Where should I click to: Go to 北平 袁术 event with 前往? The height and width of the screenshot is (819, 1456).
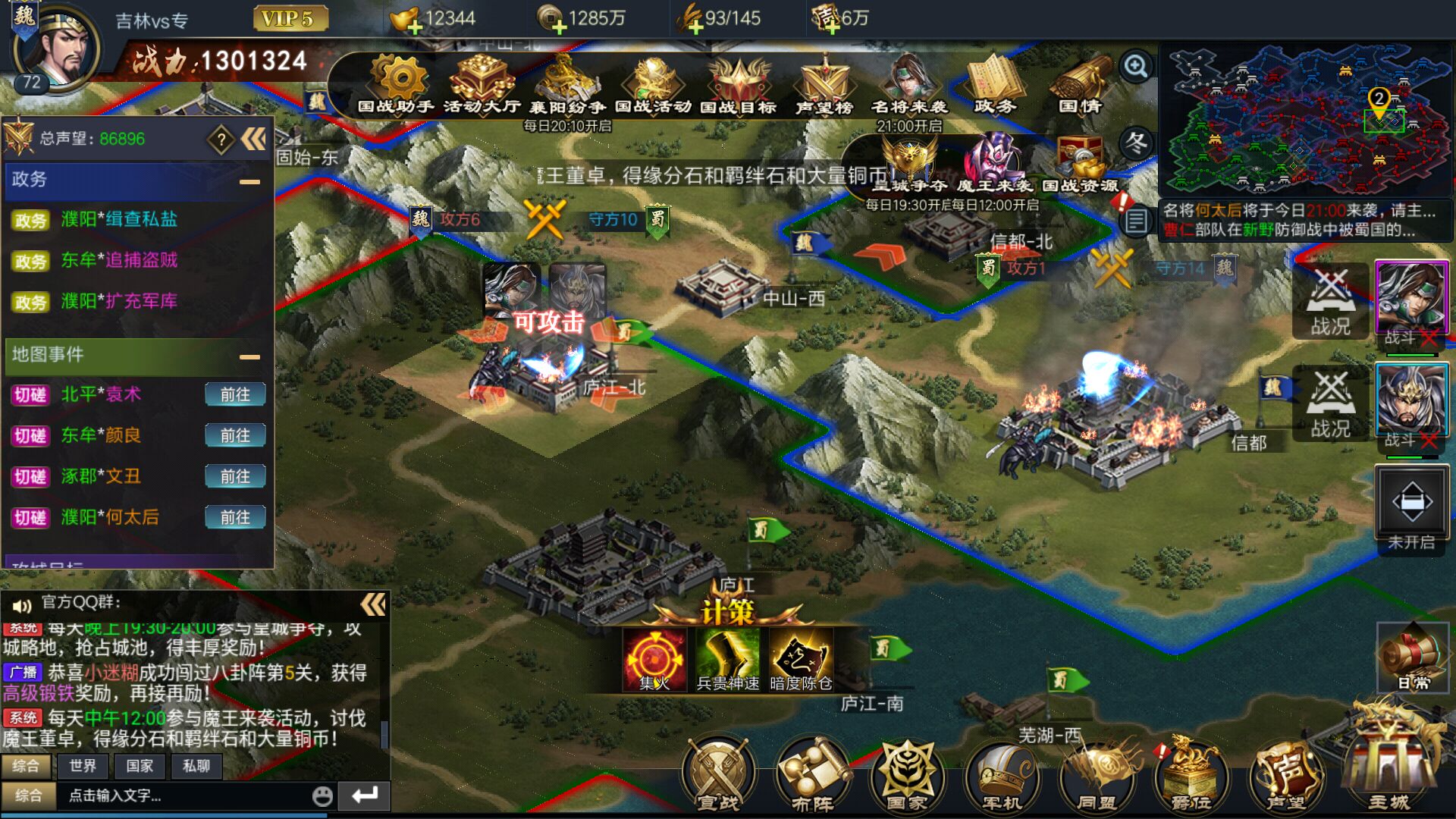pyautogui.click(x=235, y=395)
